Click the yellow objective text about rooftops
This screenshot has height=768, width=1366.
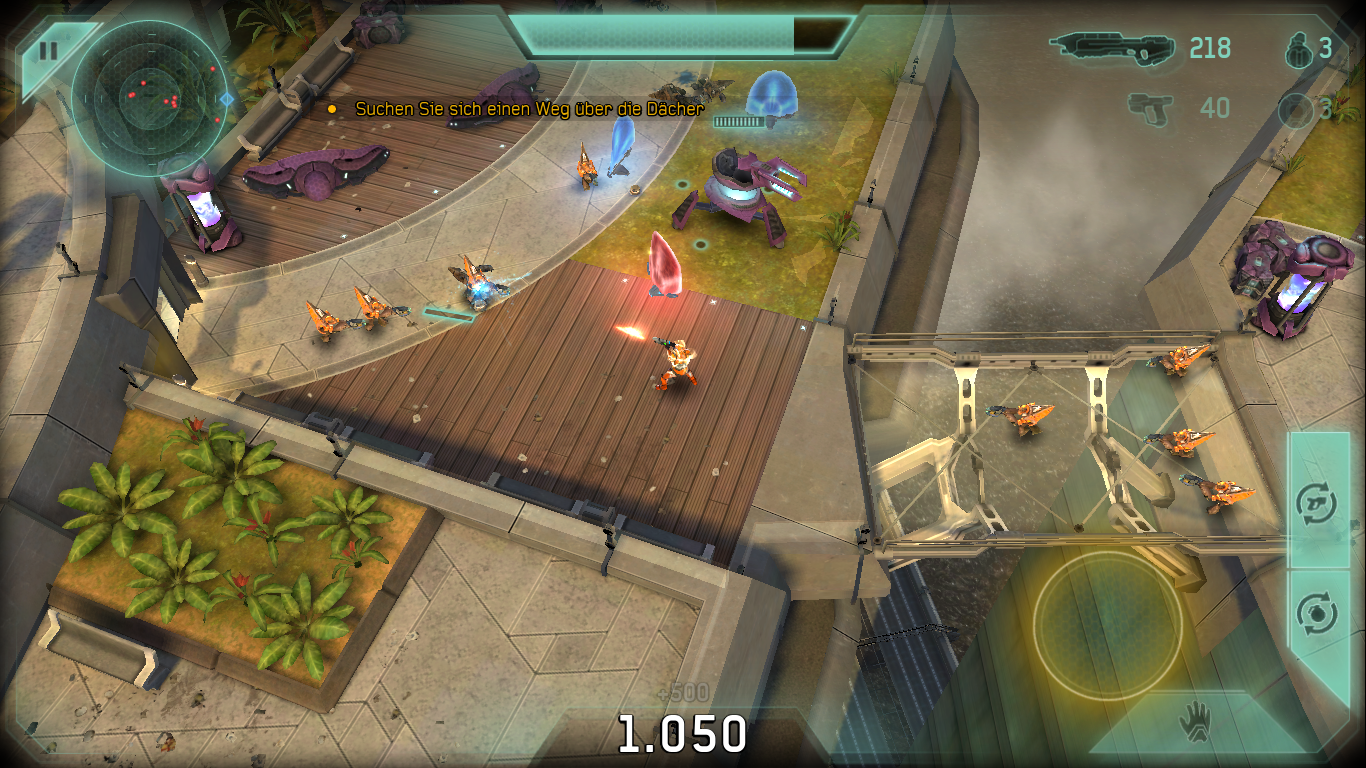point(529,109)
